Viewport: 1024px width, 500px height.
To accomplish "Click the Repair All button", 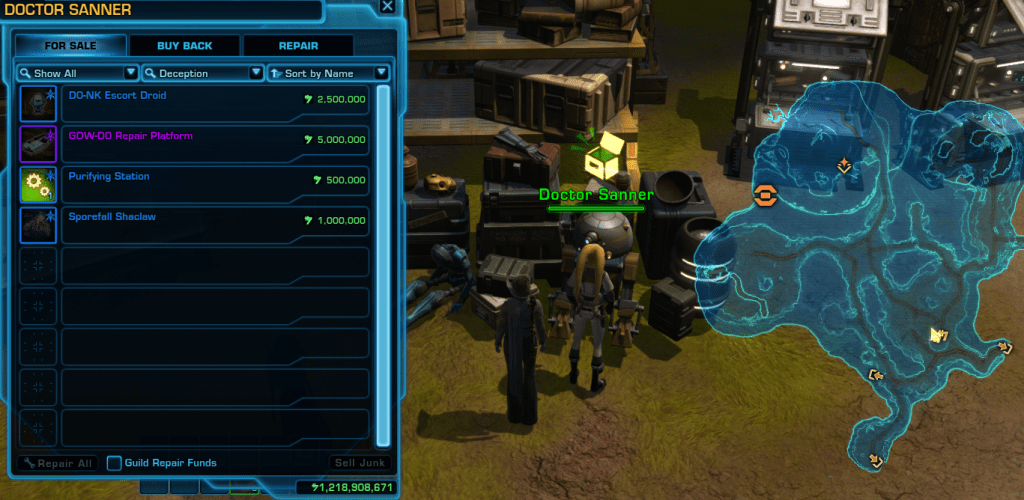I will [58, 463].
